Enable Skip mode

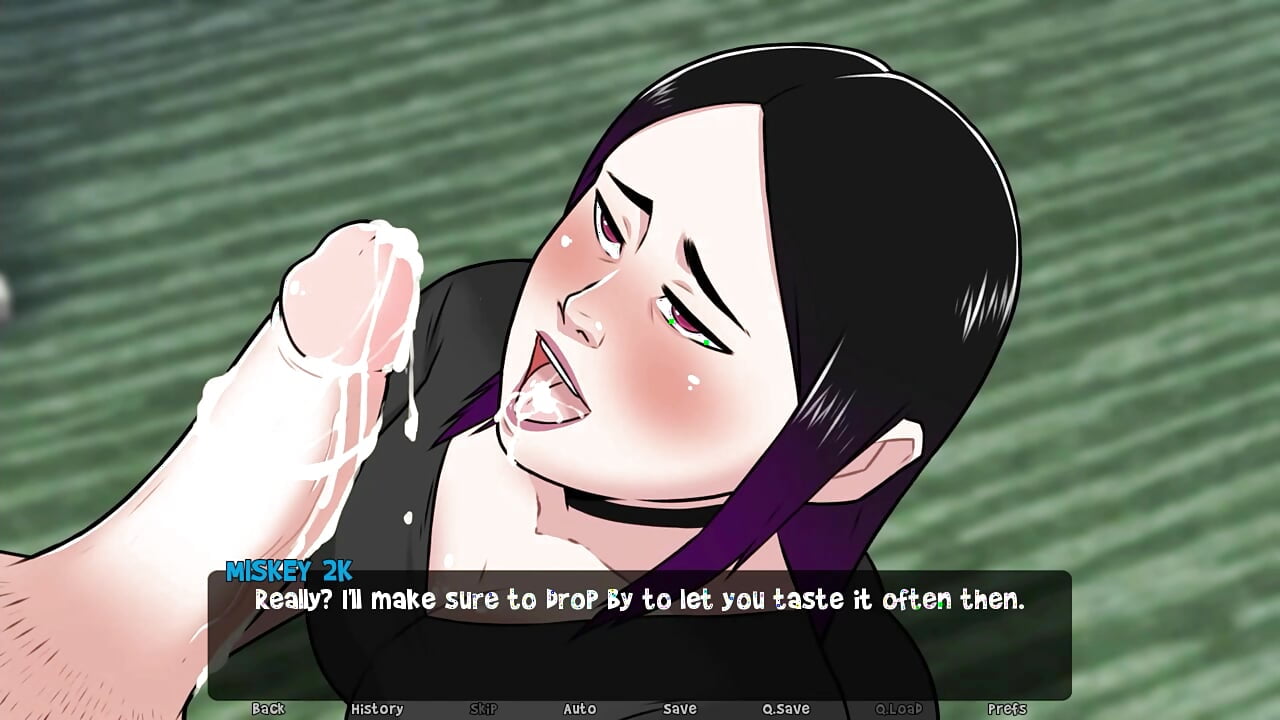[x=483, y=708]
